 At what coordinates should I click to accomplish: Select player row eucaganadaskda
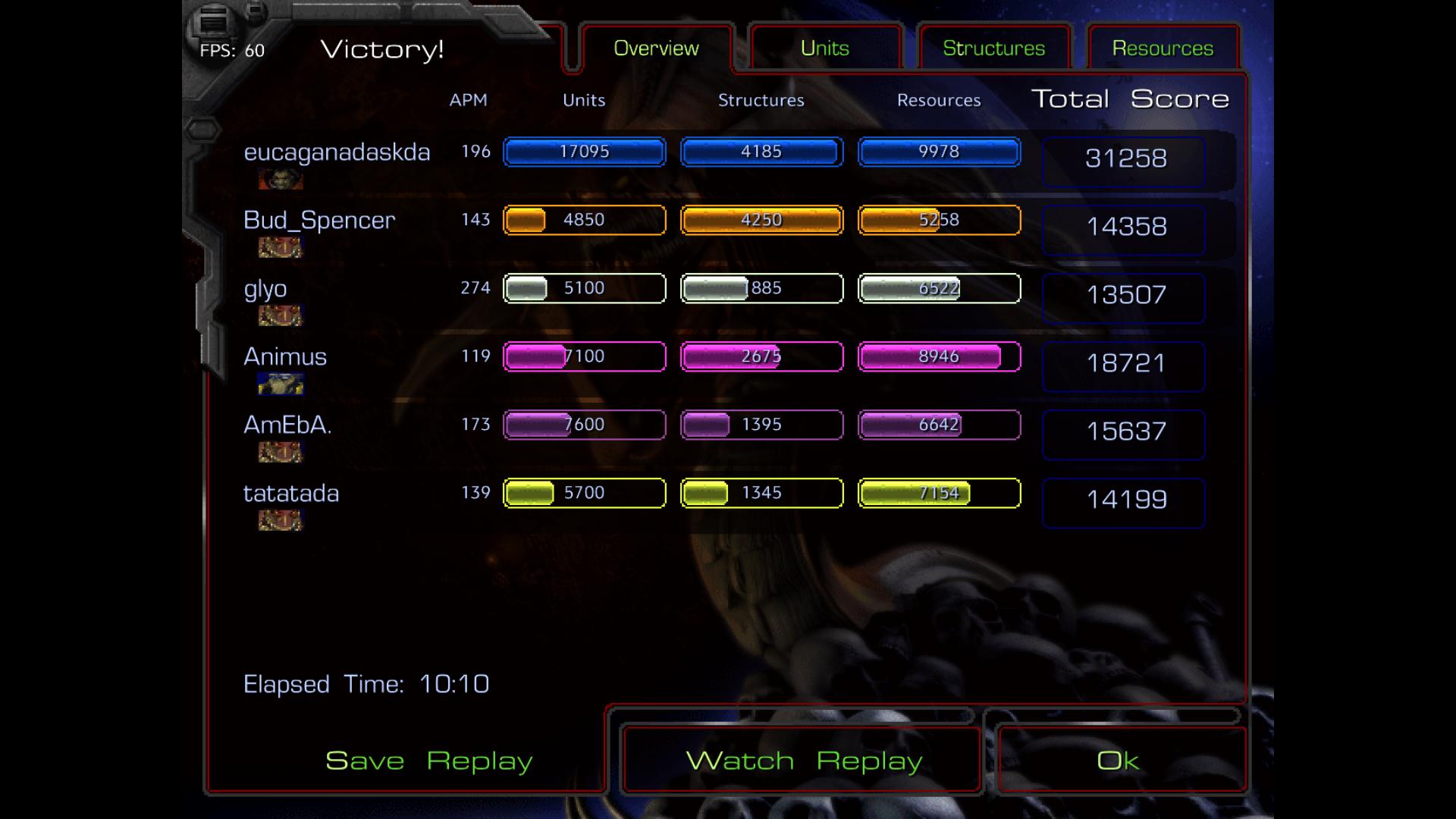[x=337, y=152]
